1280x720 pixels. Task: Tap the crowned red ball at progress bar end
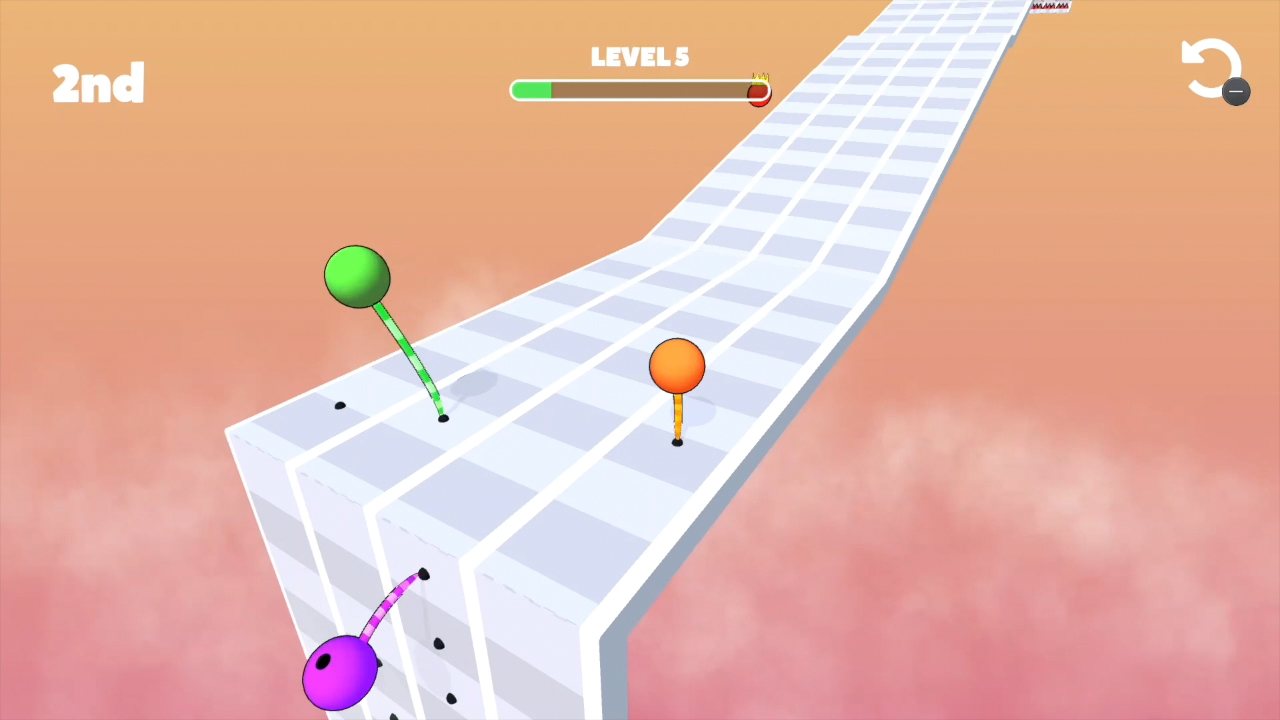click(758, 92)
